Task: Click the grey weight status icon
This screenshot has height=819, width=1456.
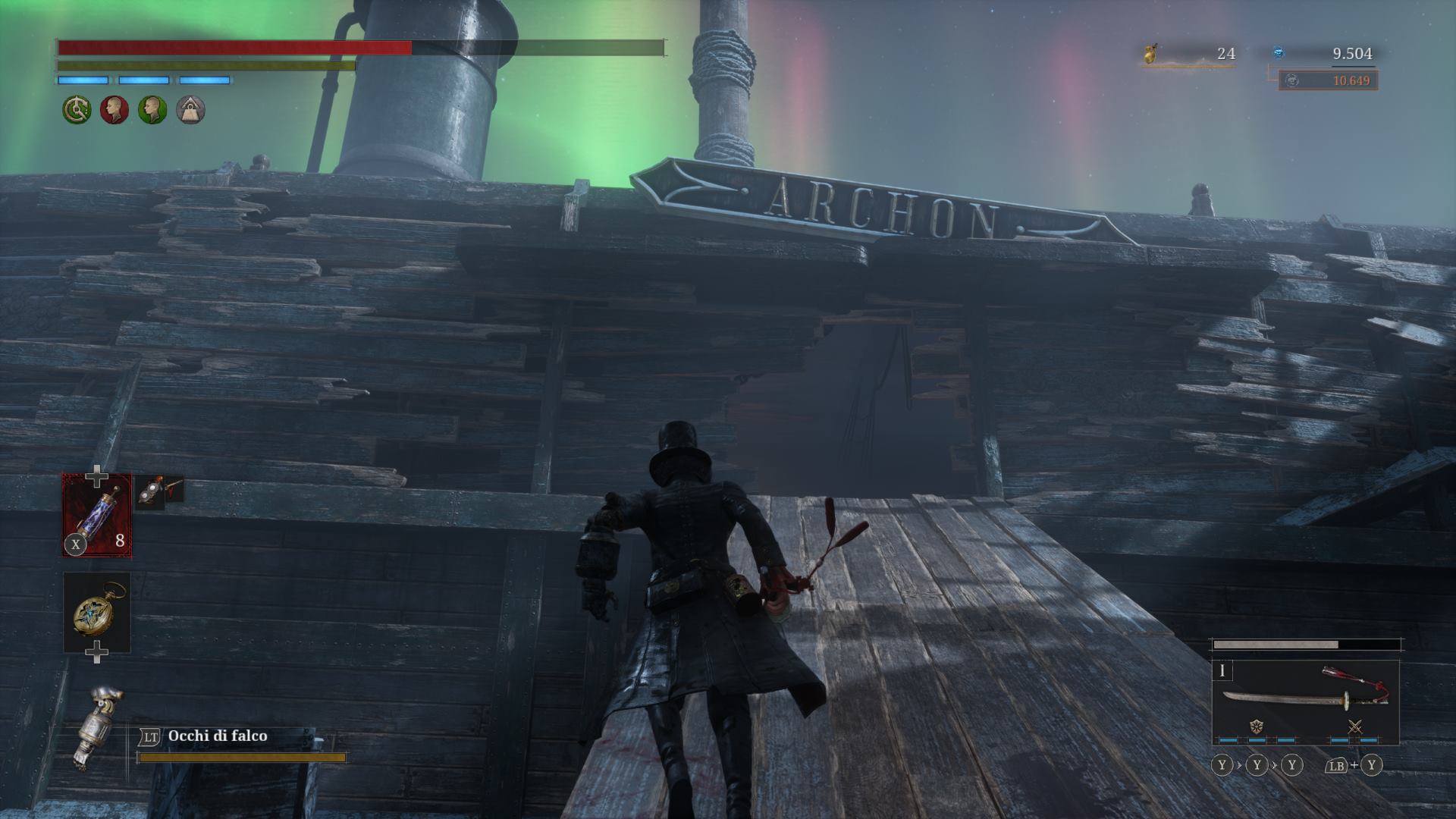Action: [x=190, y=111]
